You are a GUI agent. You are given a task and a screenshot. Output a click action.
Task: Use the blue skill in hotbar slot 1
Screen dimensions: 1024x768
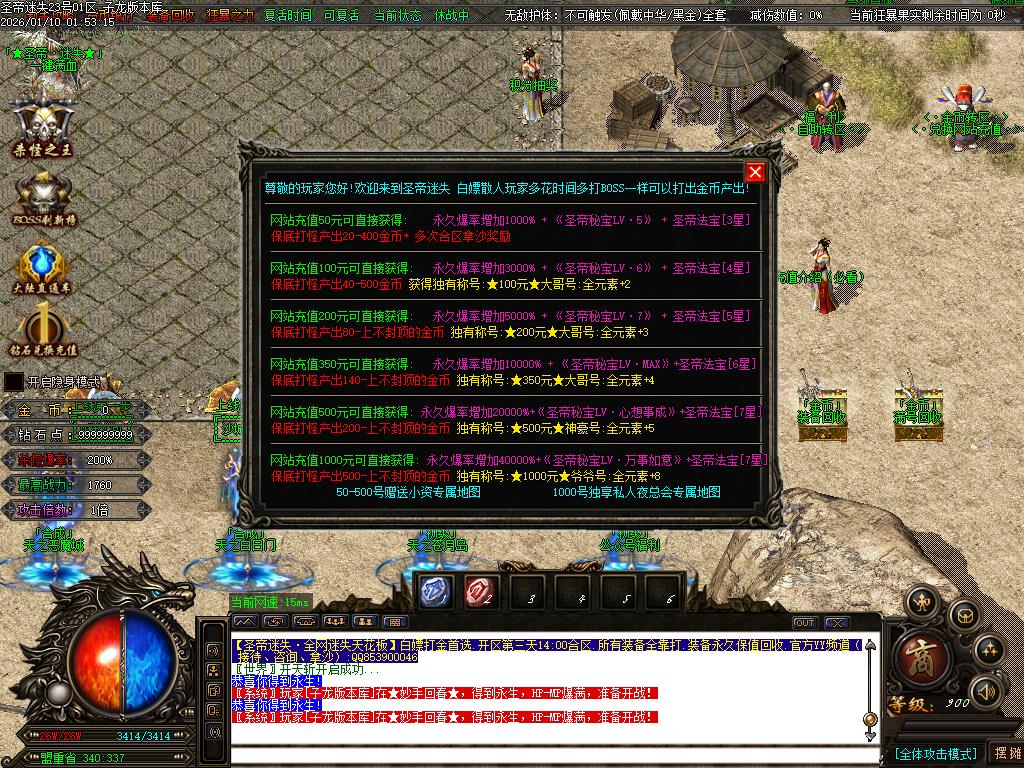(435, 592)
